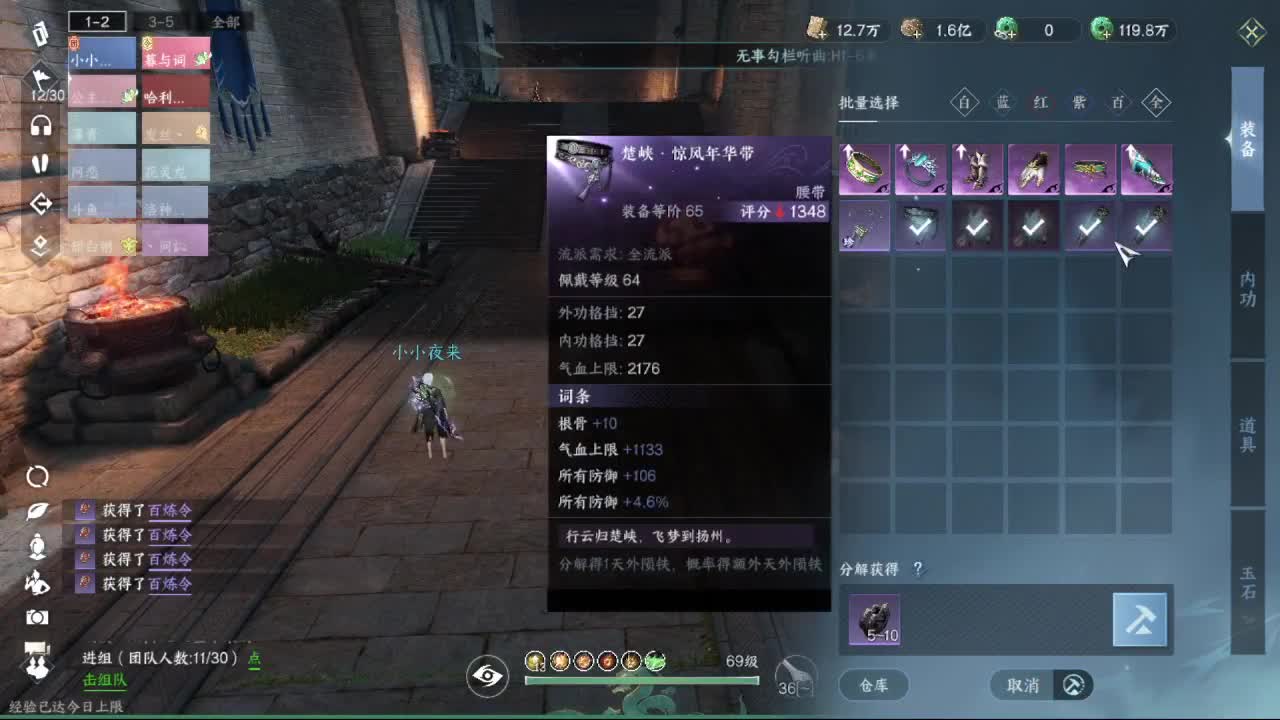This screenshot has width=1280, height=720.
Task: Click the eye icon to hide interface
Action: click(486, 678)
